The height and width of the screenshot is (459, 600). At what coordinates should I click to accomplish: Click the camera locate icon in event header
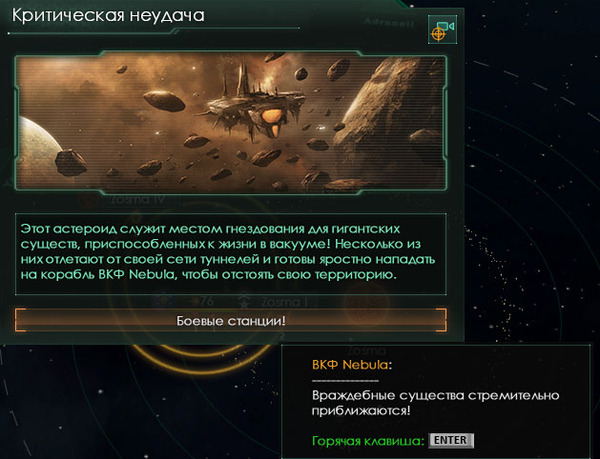click(x=441, y=30)
